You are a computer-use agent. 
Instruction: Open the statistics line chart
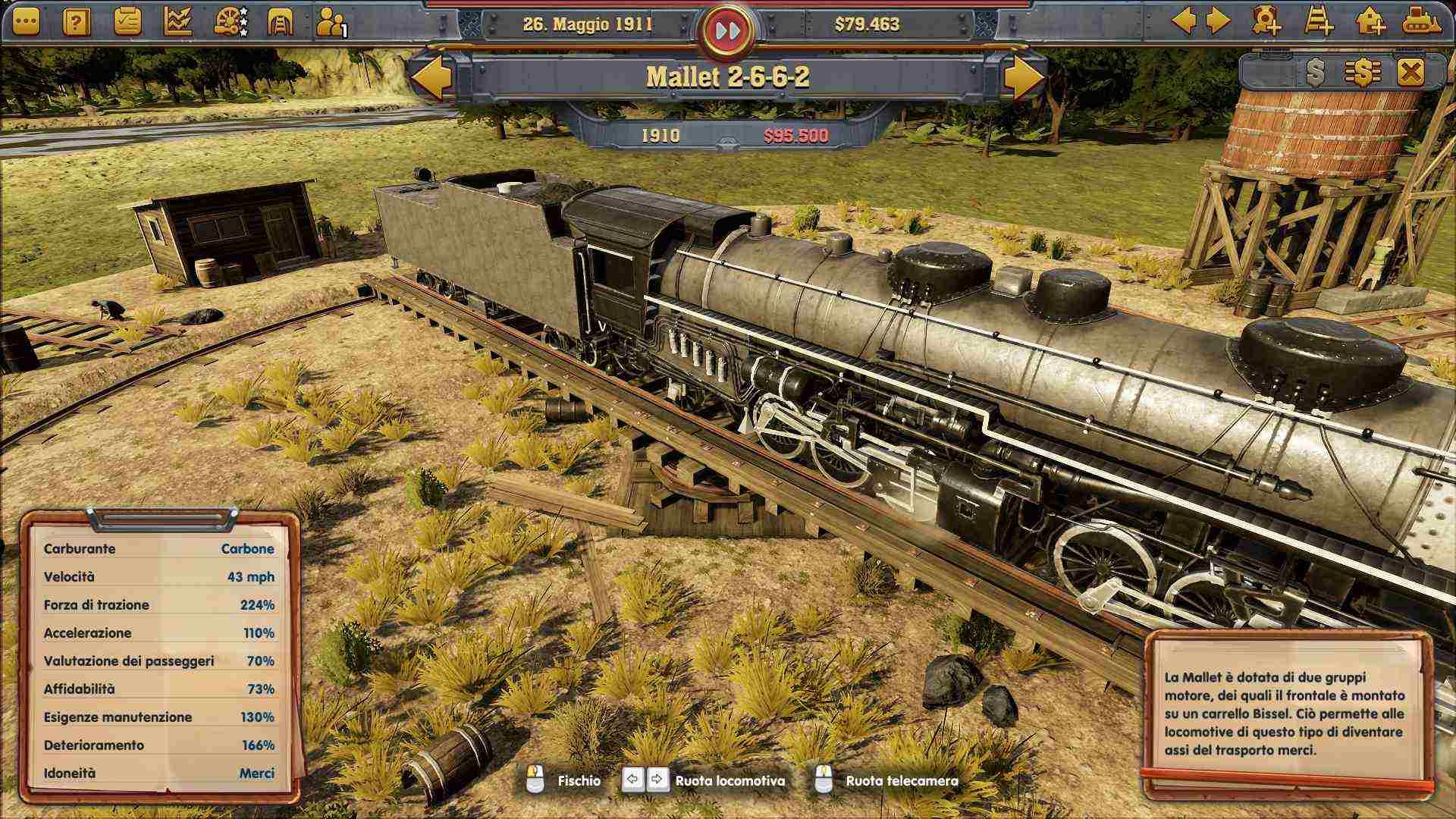178,22
